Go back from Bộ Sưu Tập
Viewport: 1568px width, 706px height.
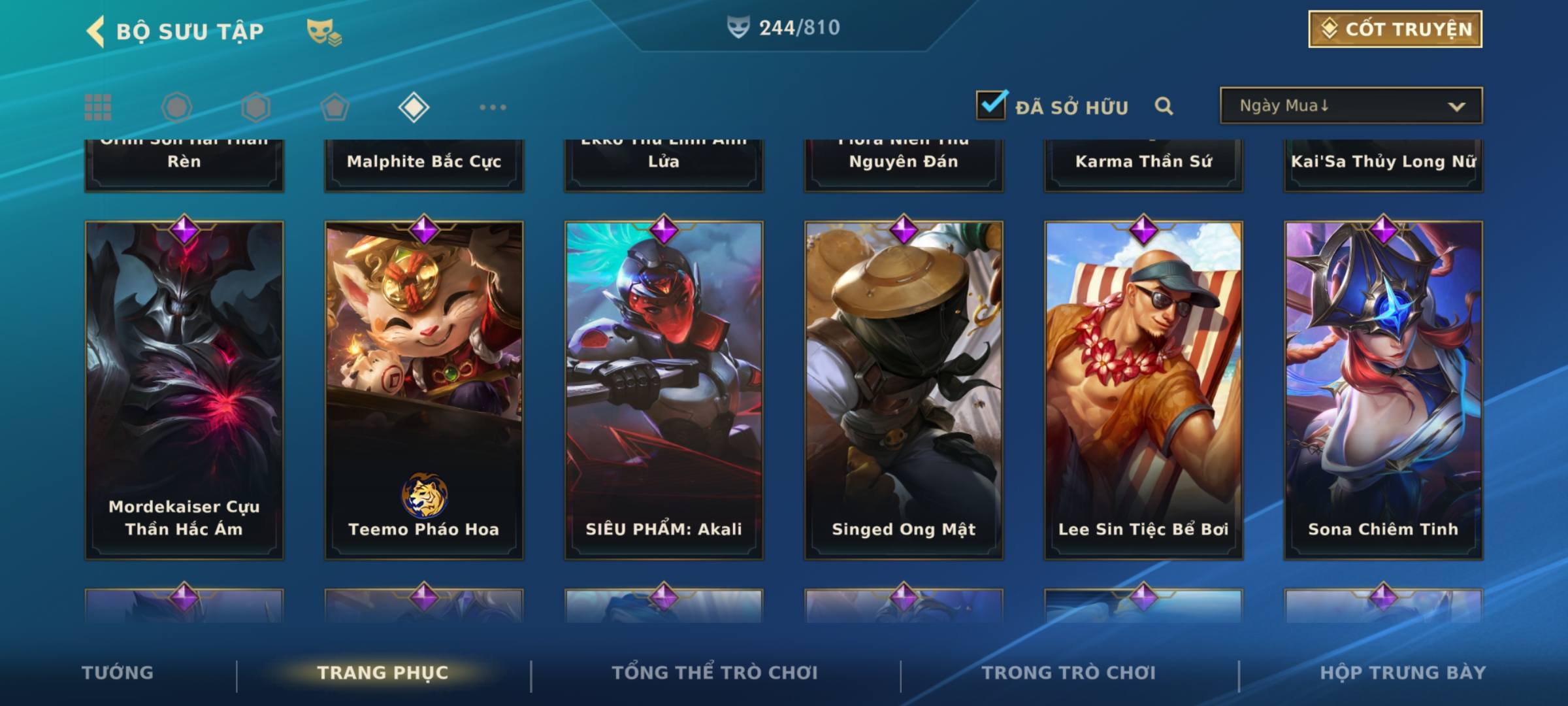(x=96, y=31)
